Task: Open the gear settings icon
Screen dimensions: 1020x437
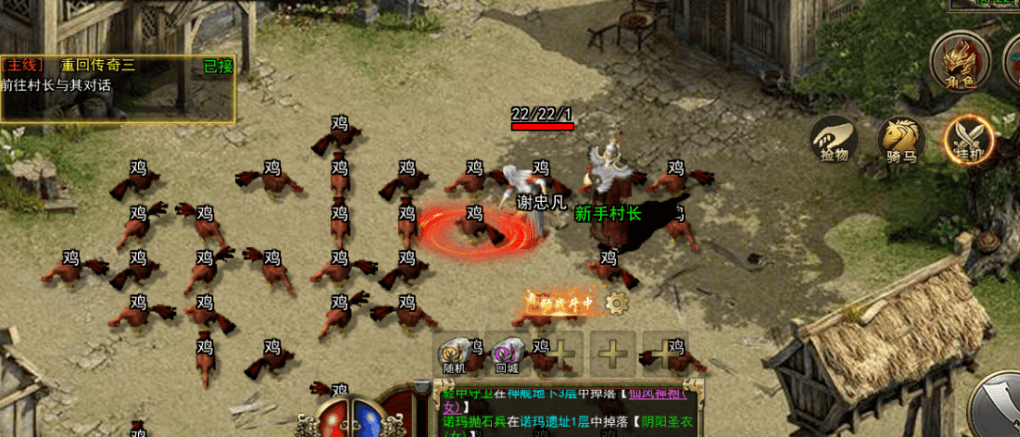Action: [x=617, y=302]
